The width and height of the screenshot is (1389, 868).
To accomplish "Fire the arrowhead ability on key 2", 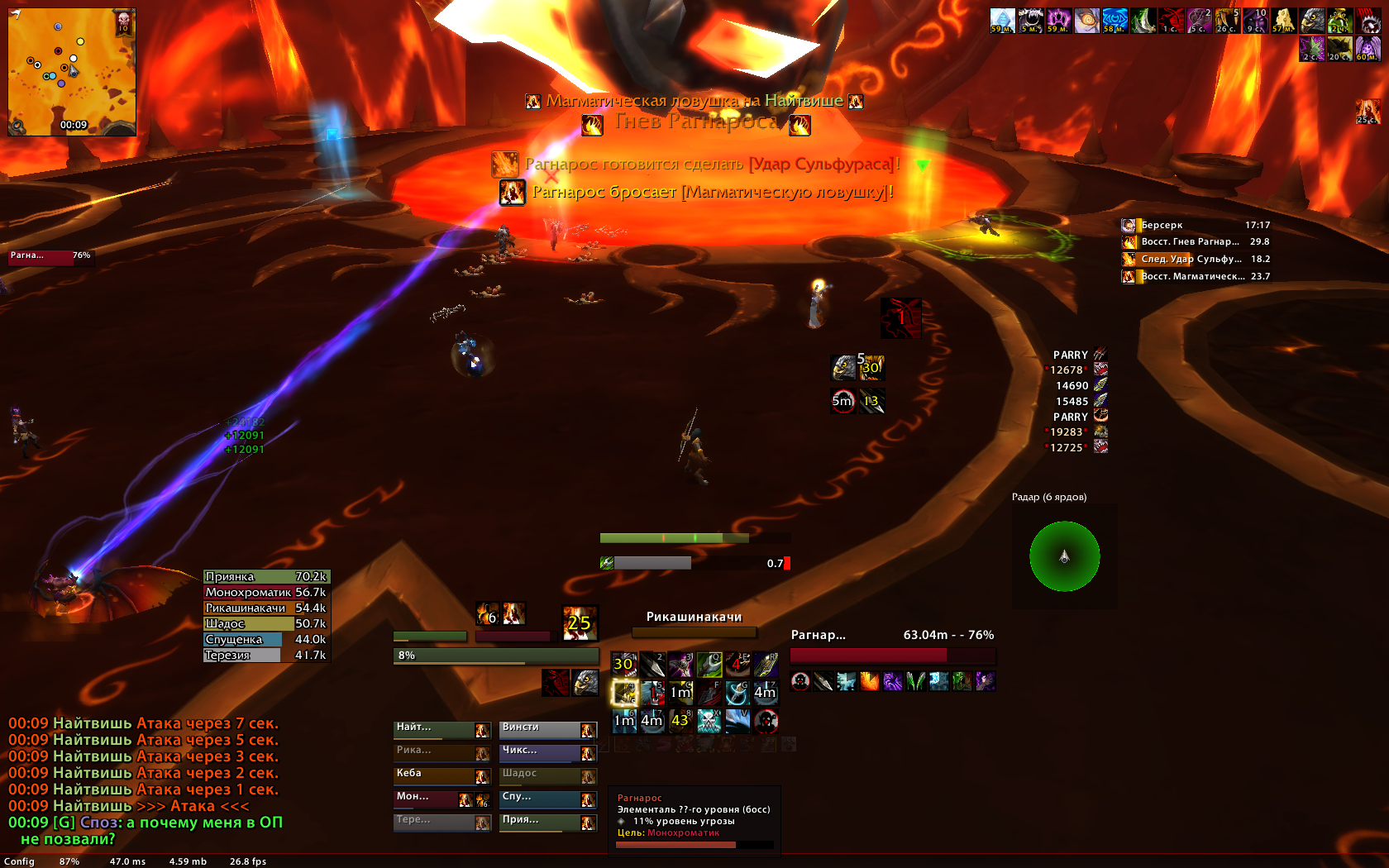I will 652,665.
